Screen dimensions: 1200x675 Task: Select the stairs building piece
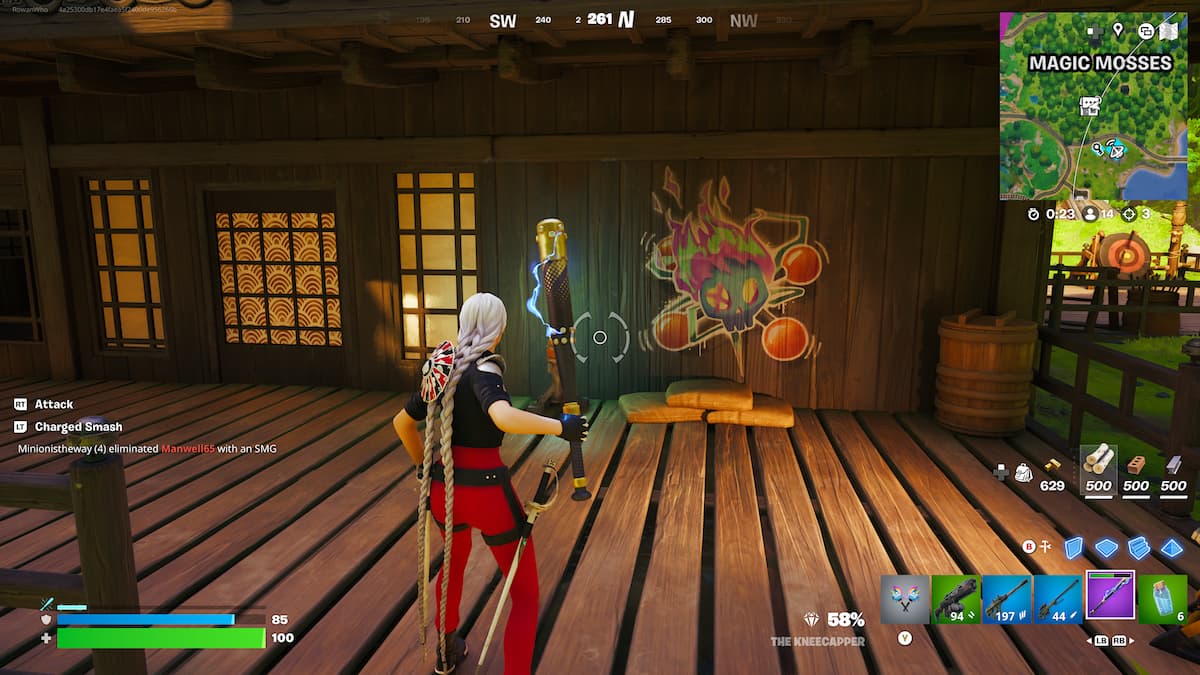pos(1139,548)
